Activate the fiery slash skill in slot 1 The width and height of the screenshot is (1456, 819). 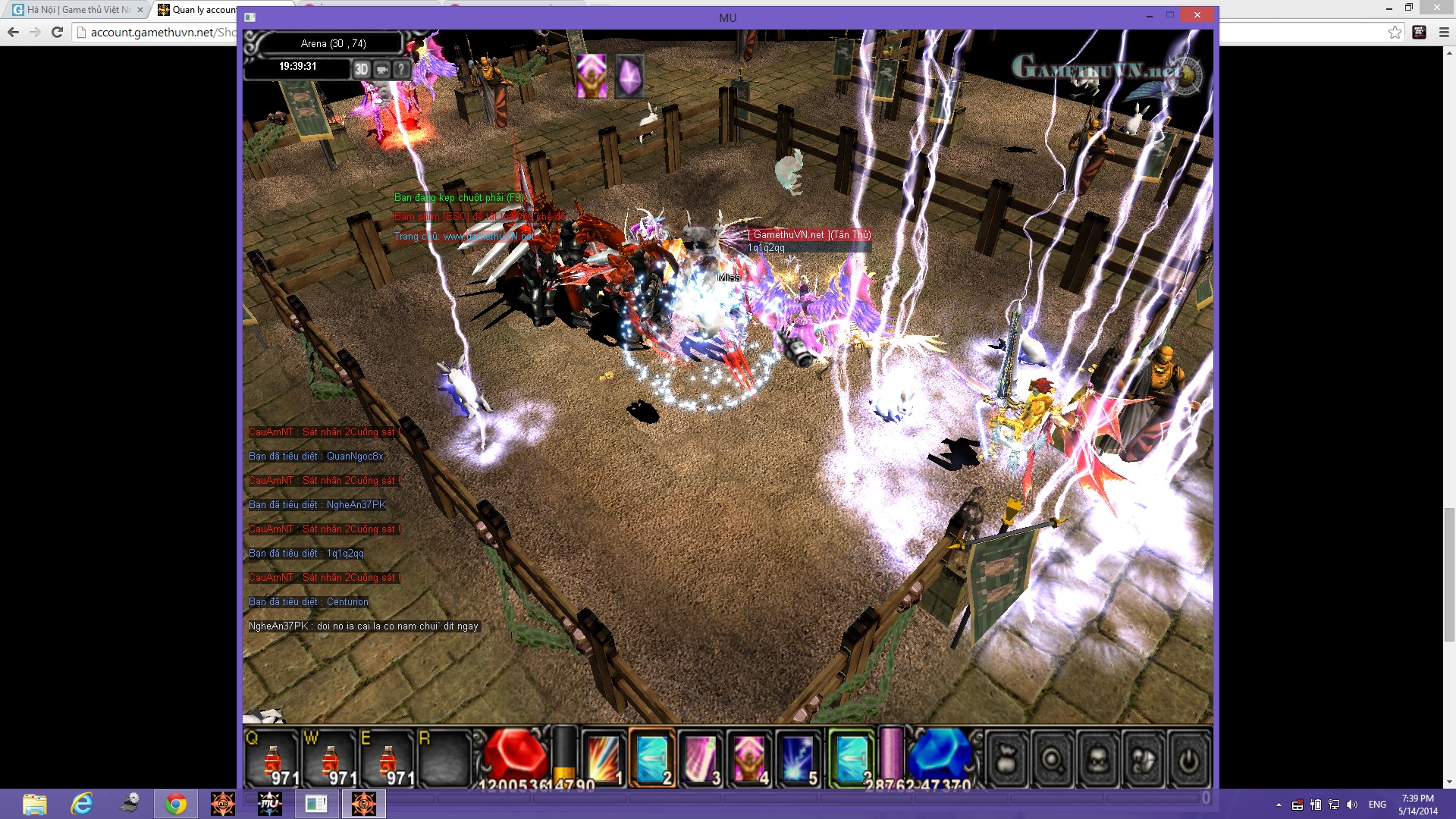tap(604, 758)
